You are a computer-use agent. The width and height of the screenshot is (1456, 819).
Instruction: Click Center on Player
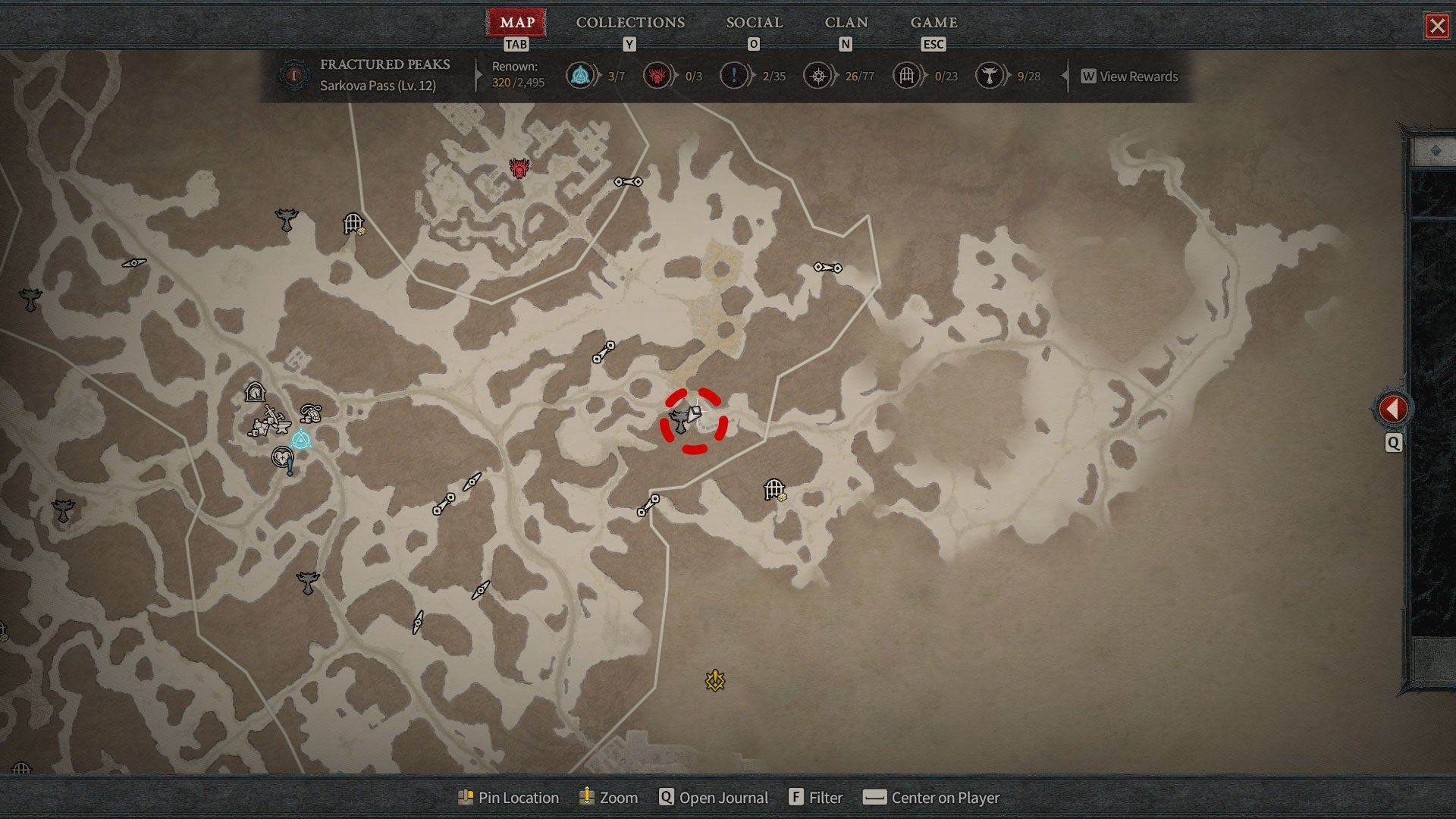[932, 798]
